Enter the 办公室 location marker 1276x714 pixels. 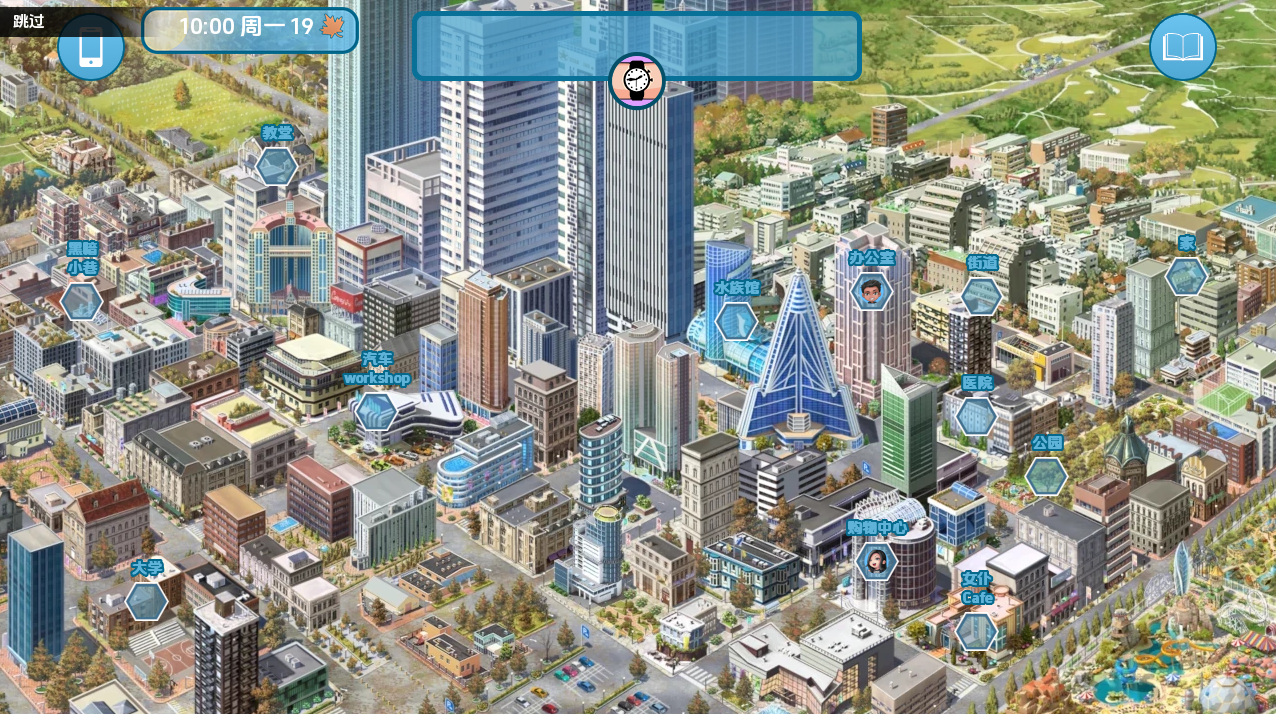(x=872, y=292)
